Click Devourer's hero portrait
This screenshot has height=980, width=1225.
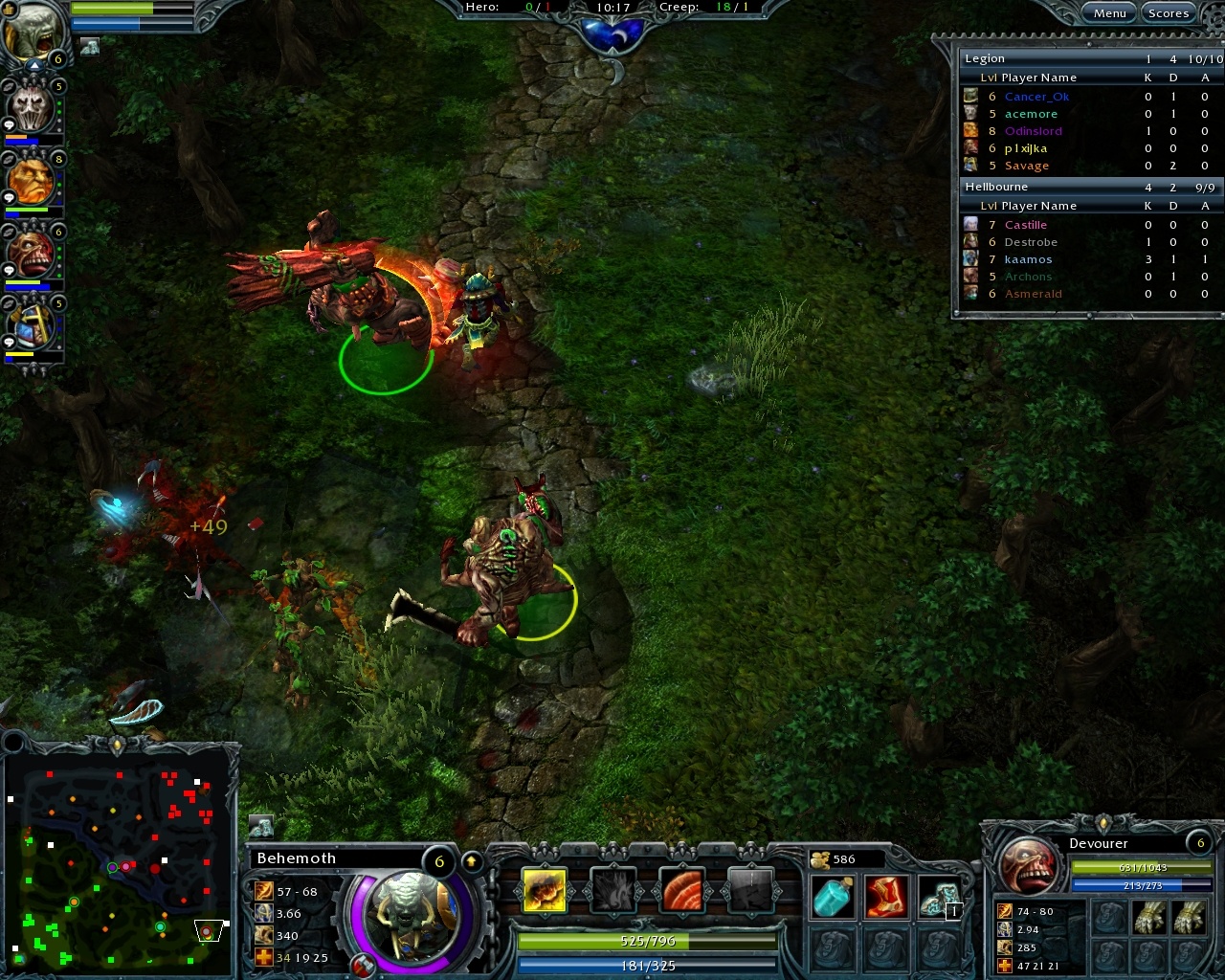[1032, 866]
